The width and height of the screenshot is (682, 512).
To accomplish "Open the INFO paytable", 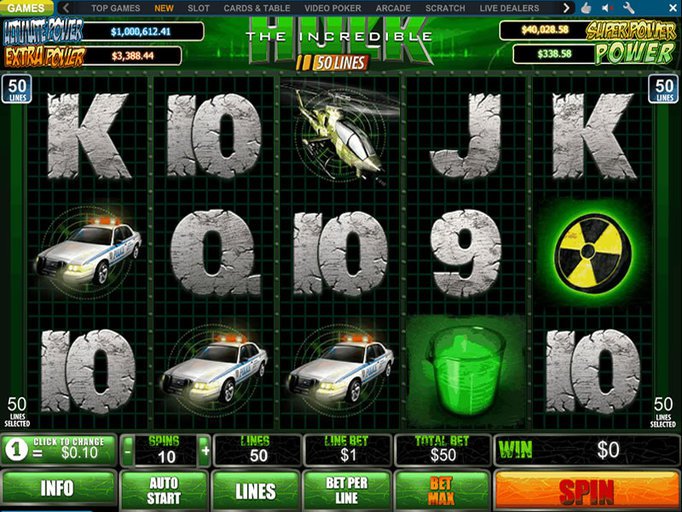I will [58, 490].
